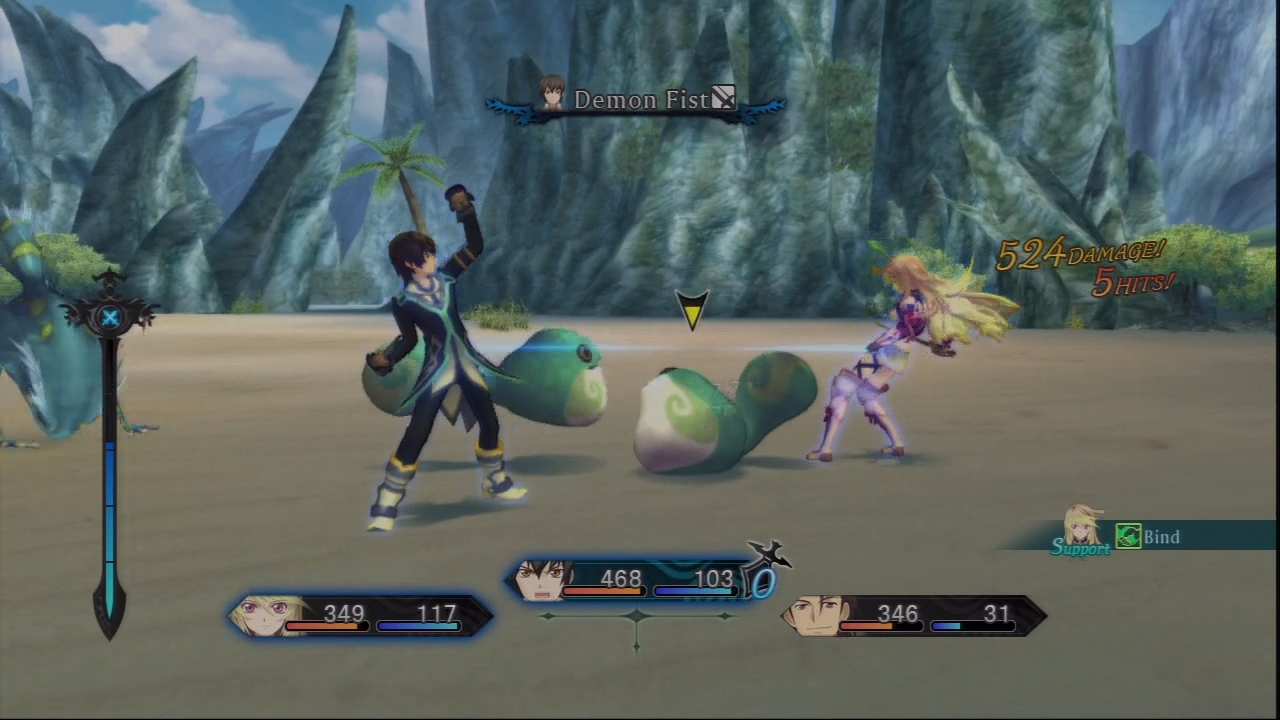Click the green Bind support skill icon
1280x720 pixels.
(x=1129, y=537)
